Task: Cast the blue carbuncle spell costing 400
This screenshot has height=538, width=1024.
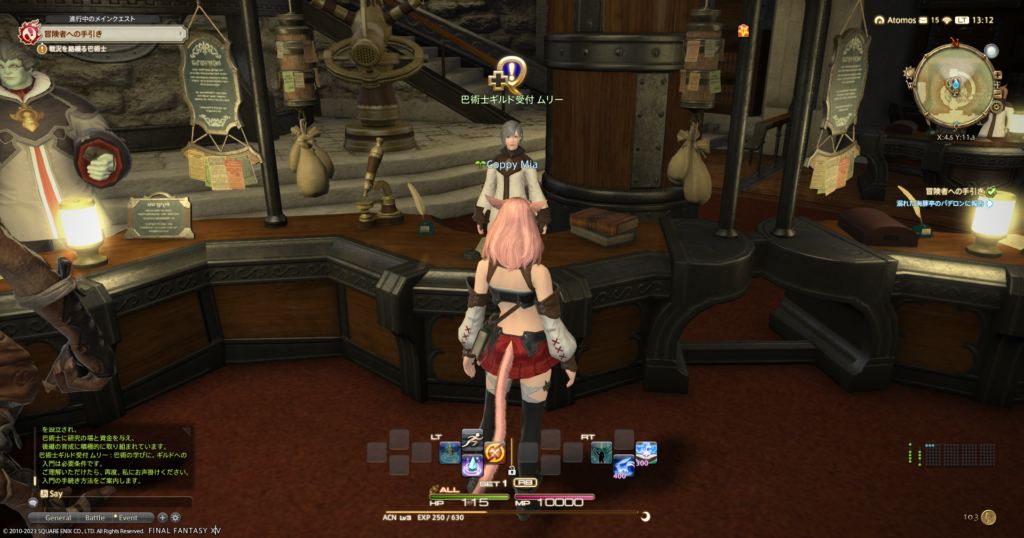Action: [623, 466]
